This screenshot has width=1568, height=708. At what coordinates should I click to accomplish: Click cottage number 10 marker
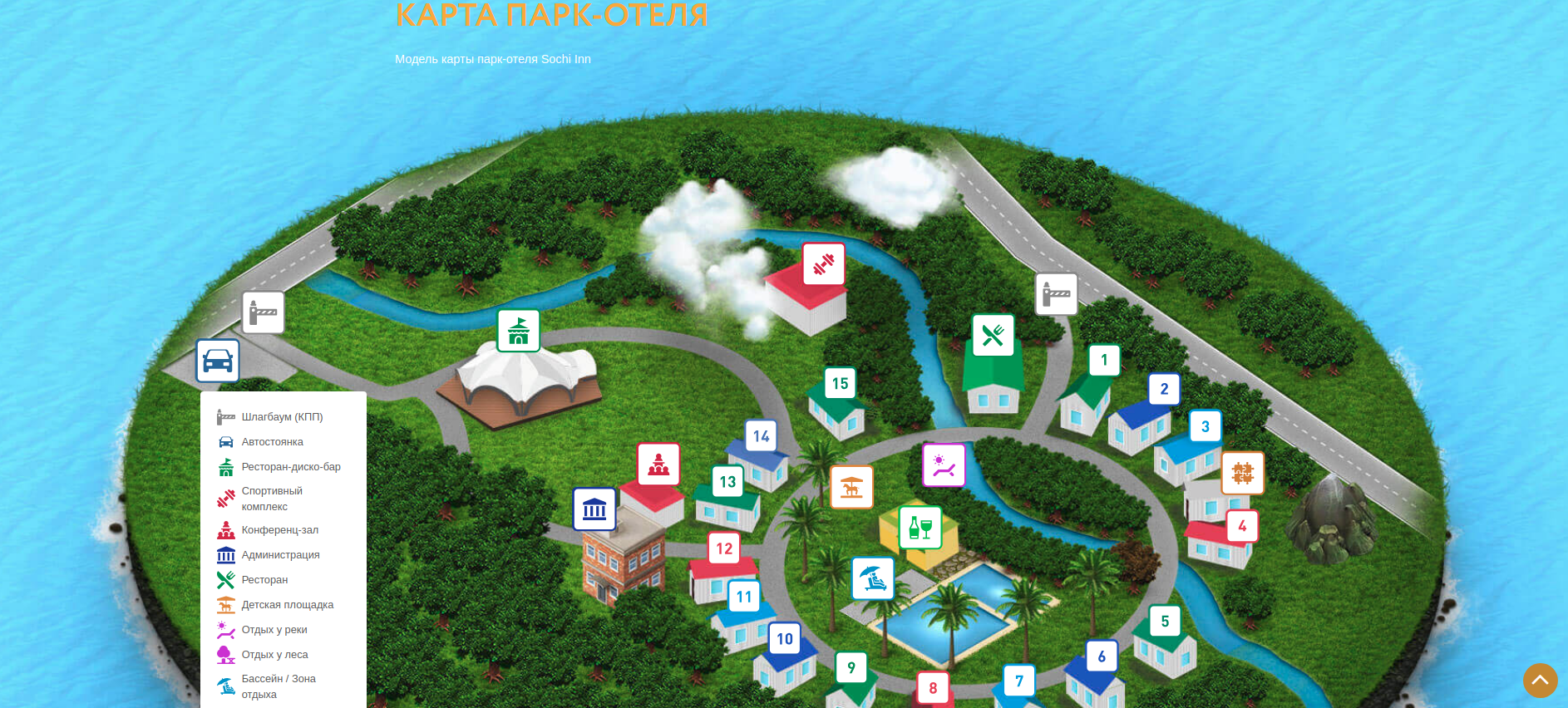[785, 639]
